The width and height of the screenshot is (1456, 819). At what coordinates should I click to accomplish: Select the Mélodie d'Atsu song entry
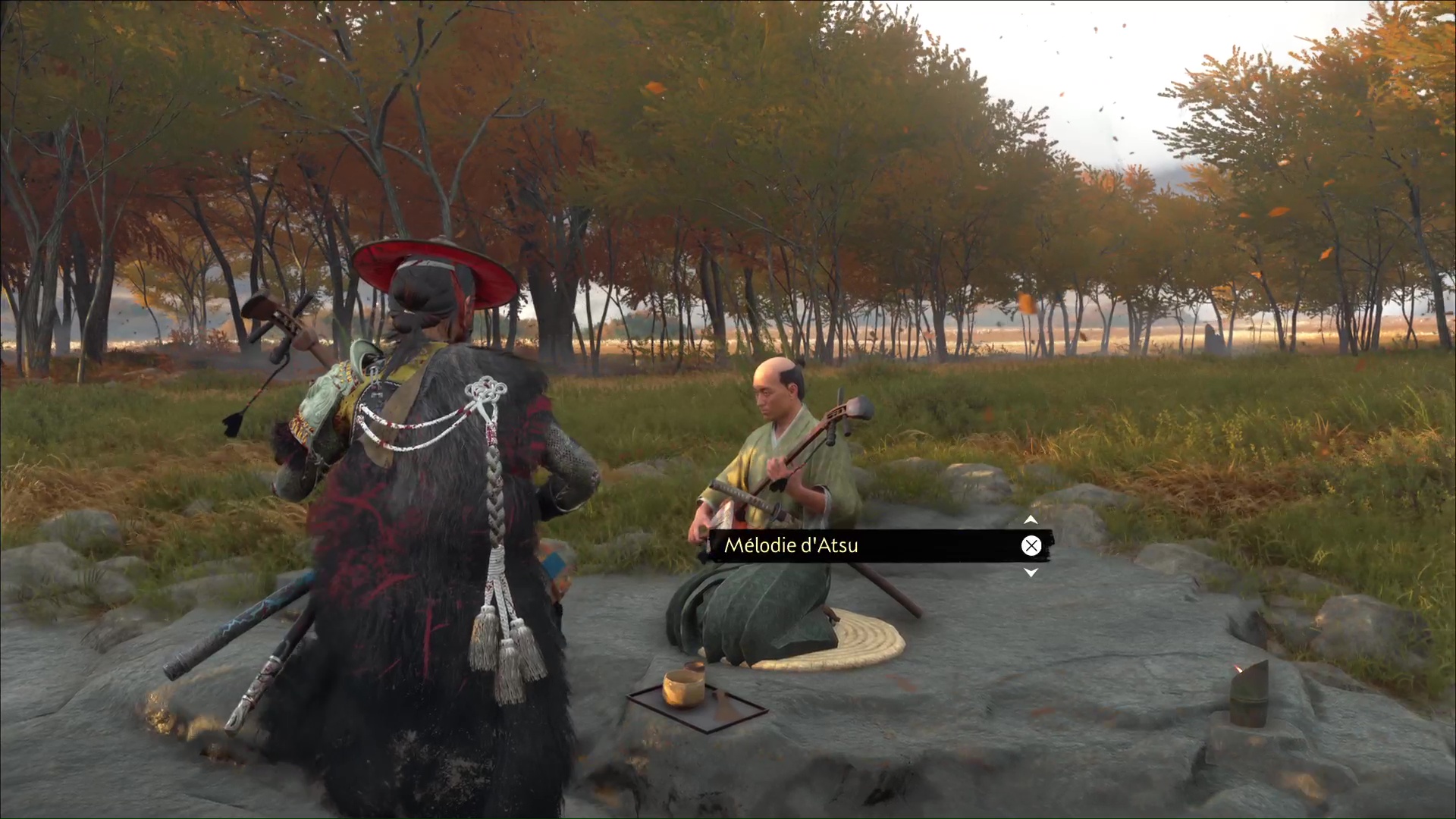click(x=791, y=545)
